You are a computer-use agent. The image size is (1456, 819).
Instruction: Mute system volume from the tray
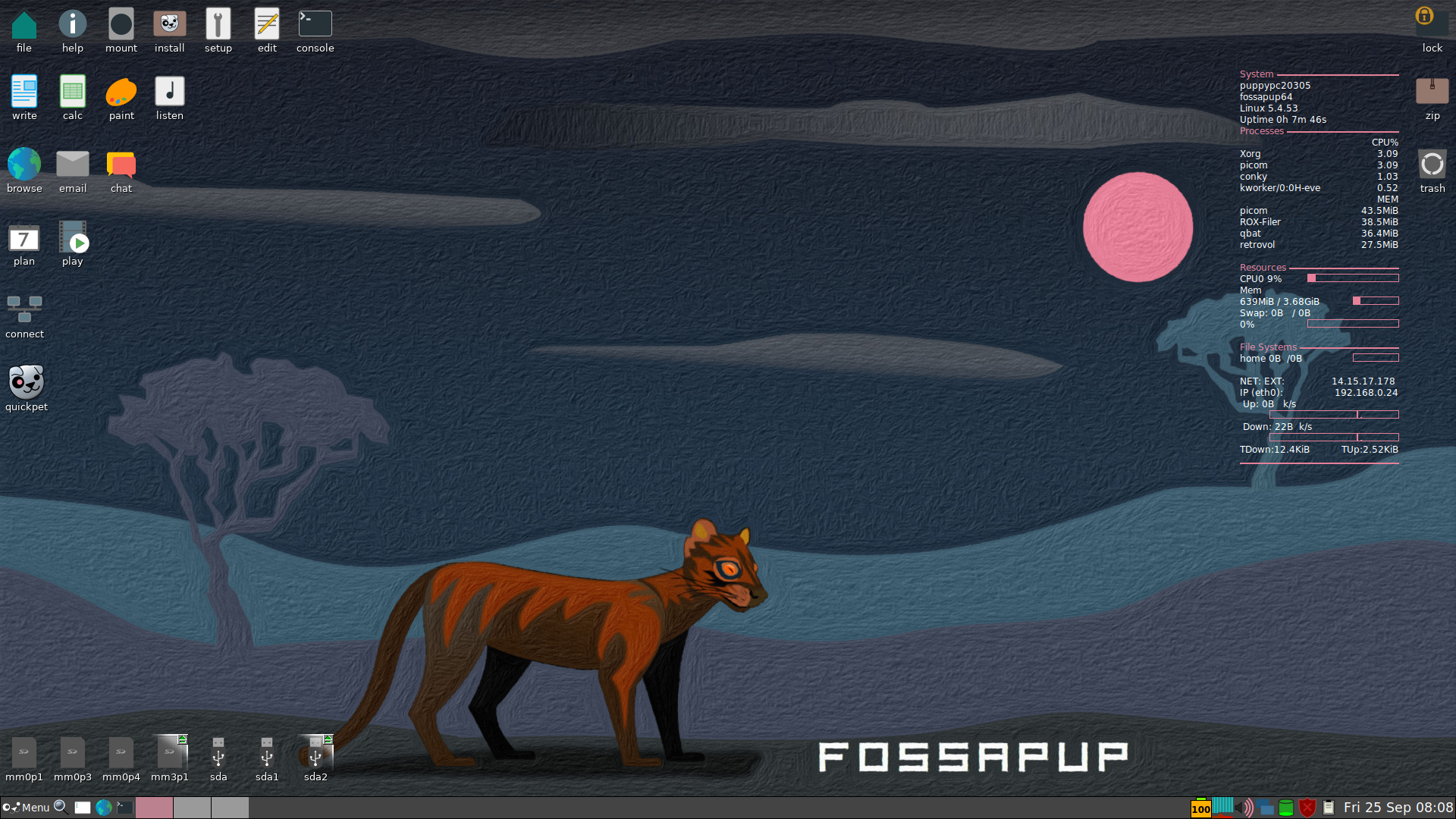click(1244, 808)
